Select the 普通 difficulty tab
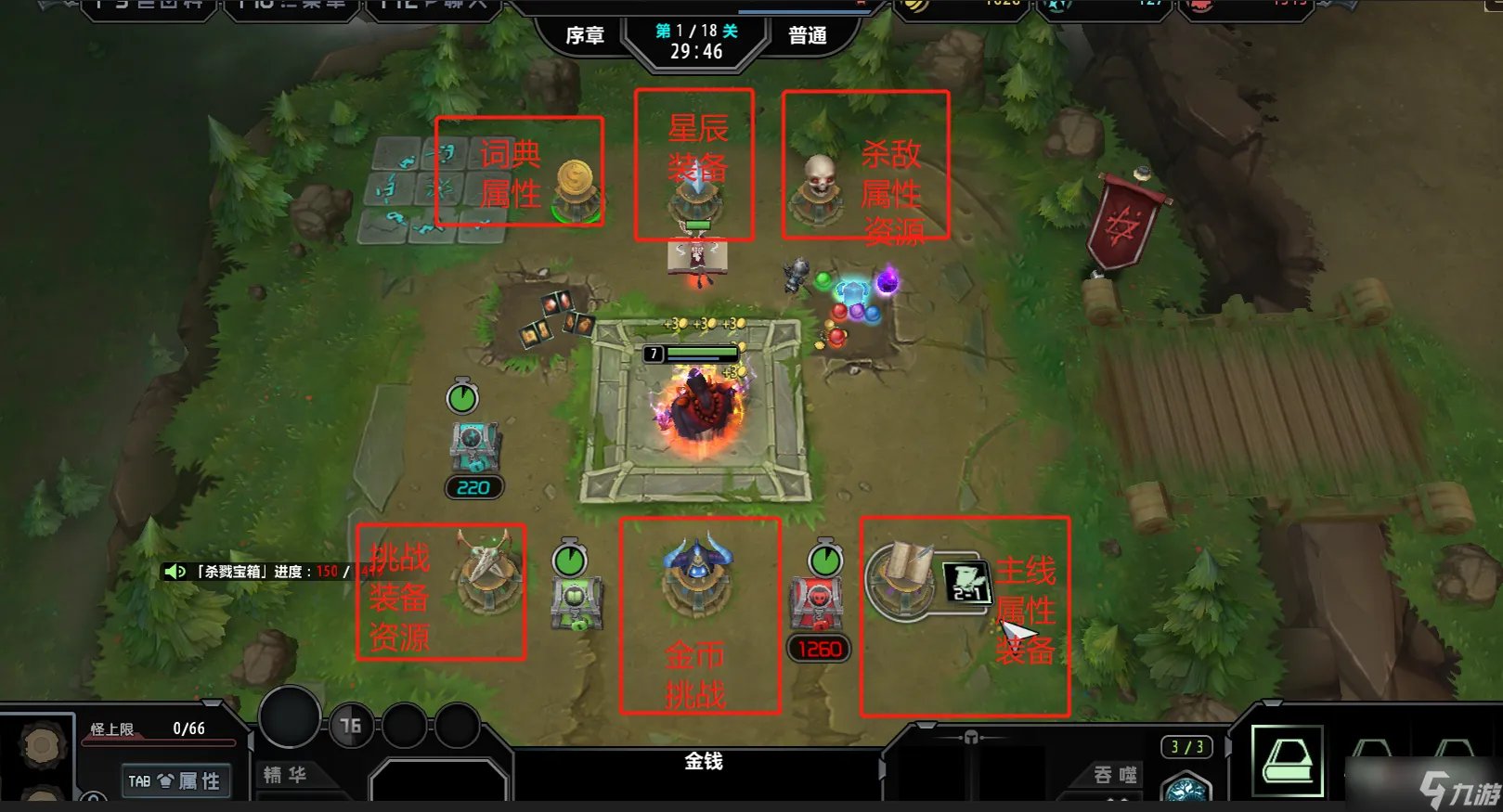 tap(807, 35)
